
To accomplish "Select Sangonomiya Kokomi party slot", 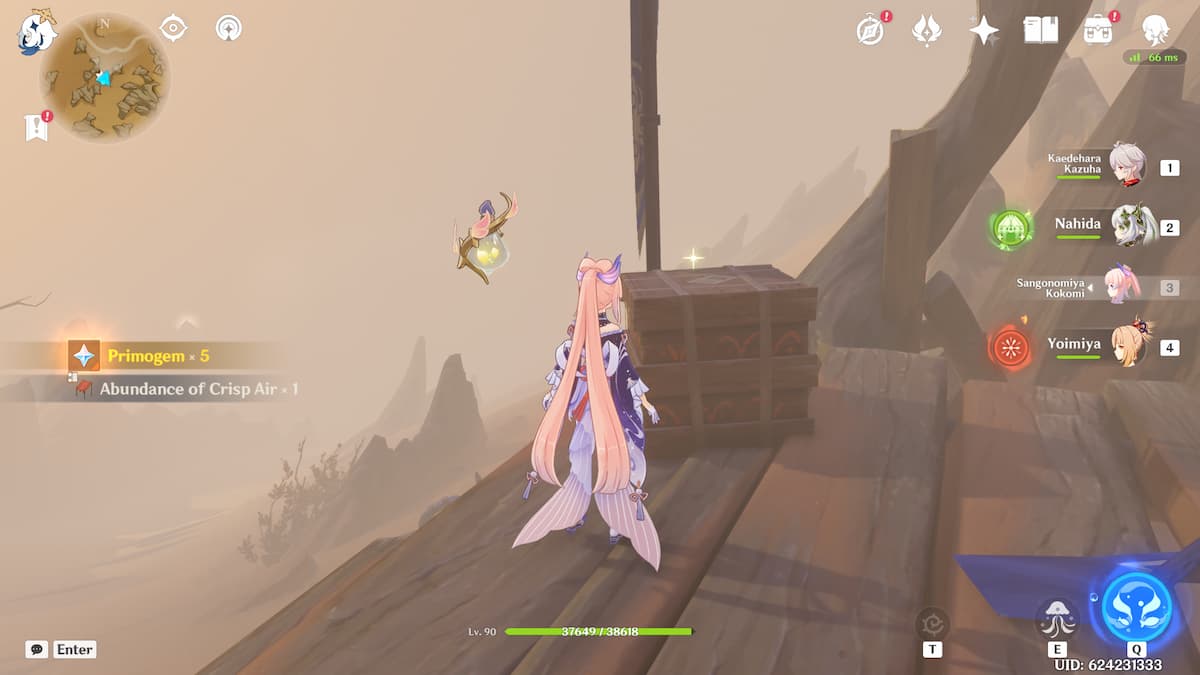I will pyautogui.click(x=1128, y=286).
